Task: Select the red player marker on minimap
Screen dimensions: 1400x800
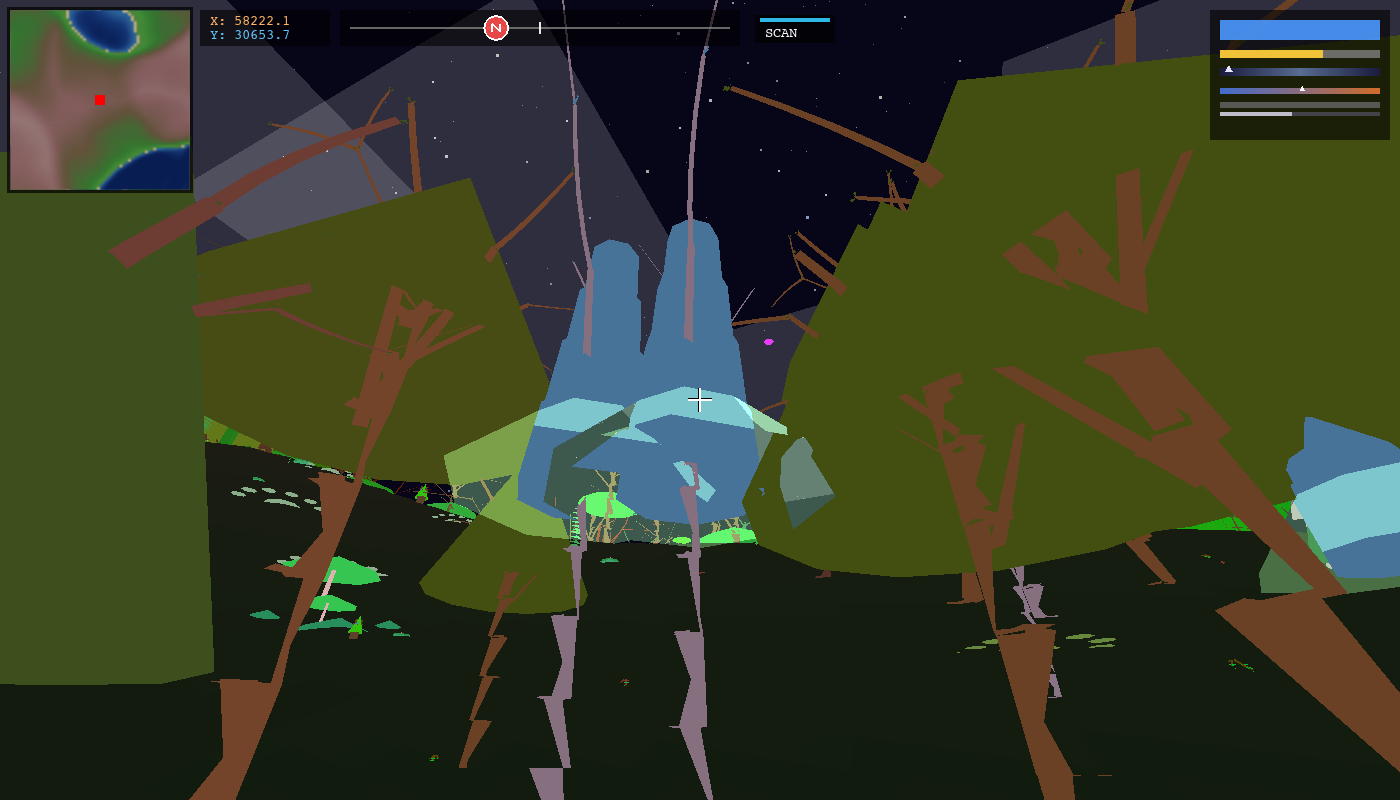Action: coord(100,100)
